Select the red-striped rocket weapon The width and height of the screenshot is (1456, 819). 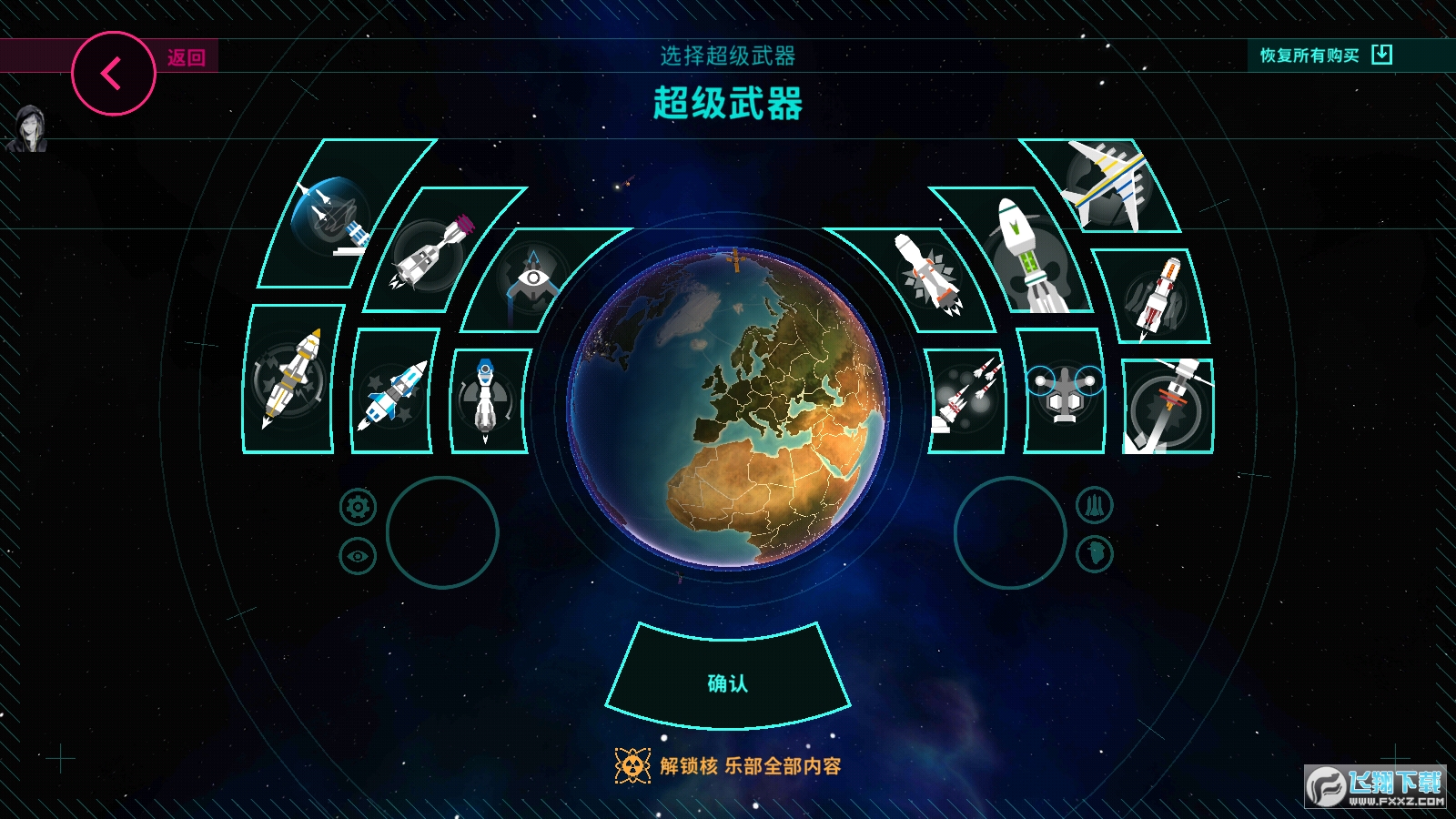1156,296
